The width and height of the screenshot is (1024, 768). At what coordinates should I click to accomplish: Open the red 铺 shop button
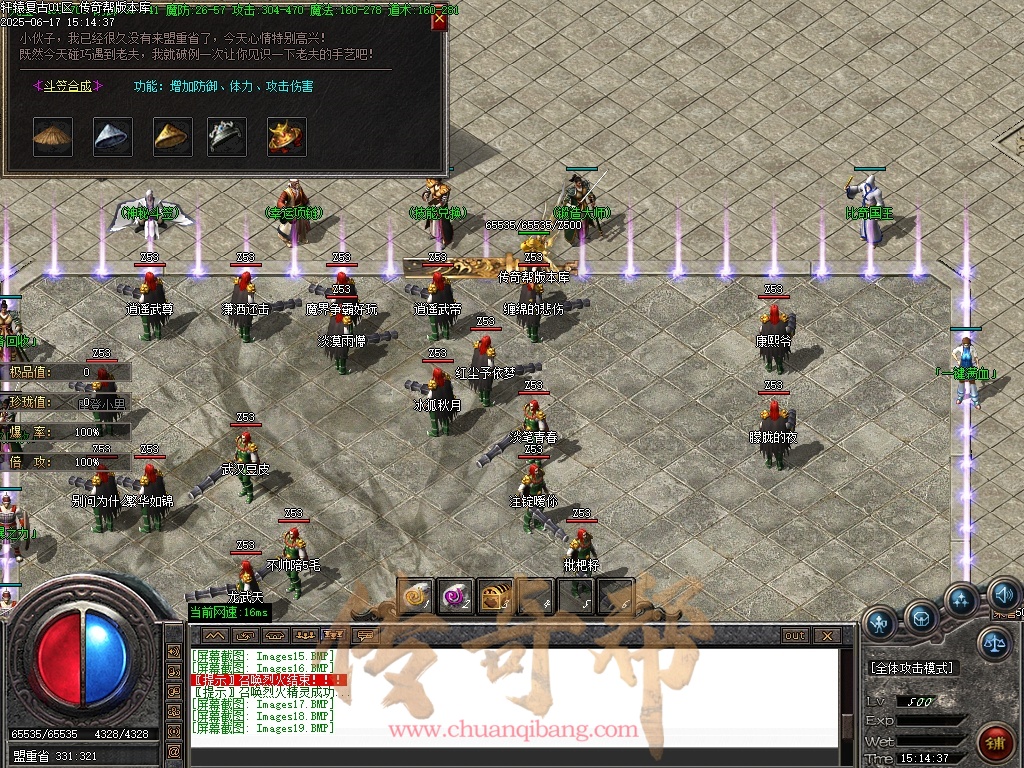(x=995, y=743)
